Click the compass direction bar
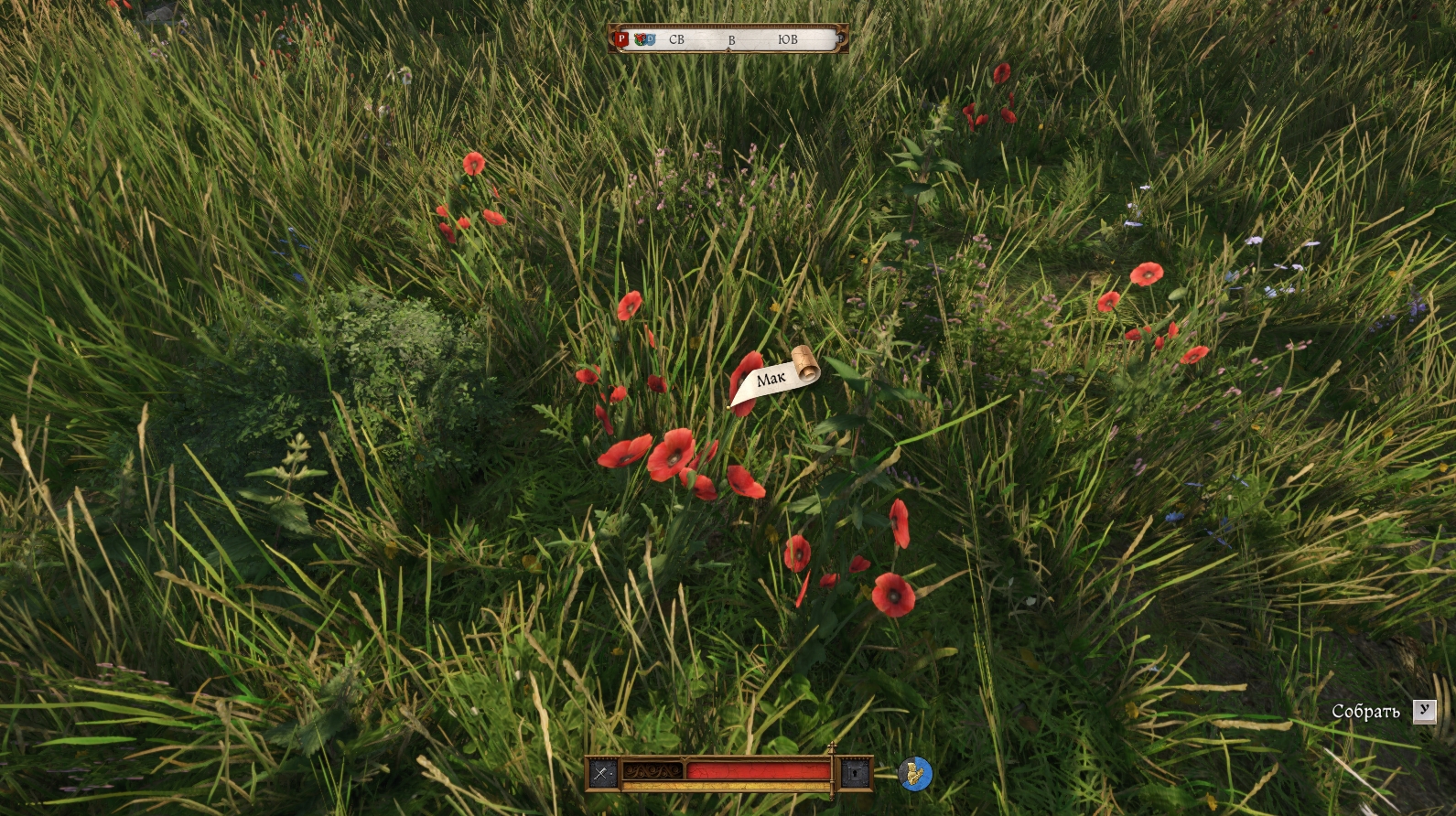The width and height of the screenshot is (1456, 816). pos(729,39)
